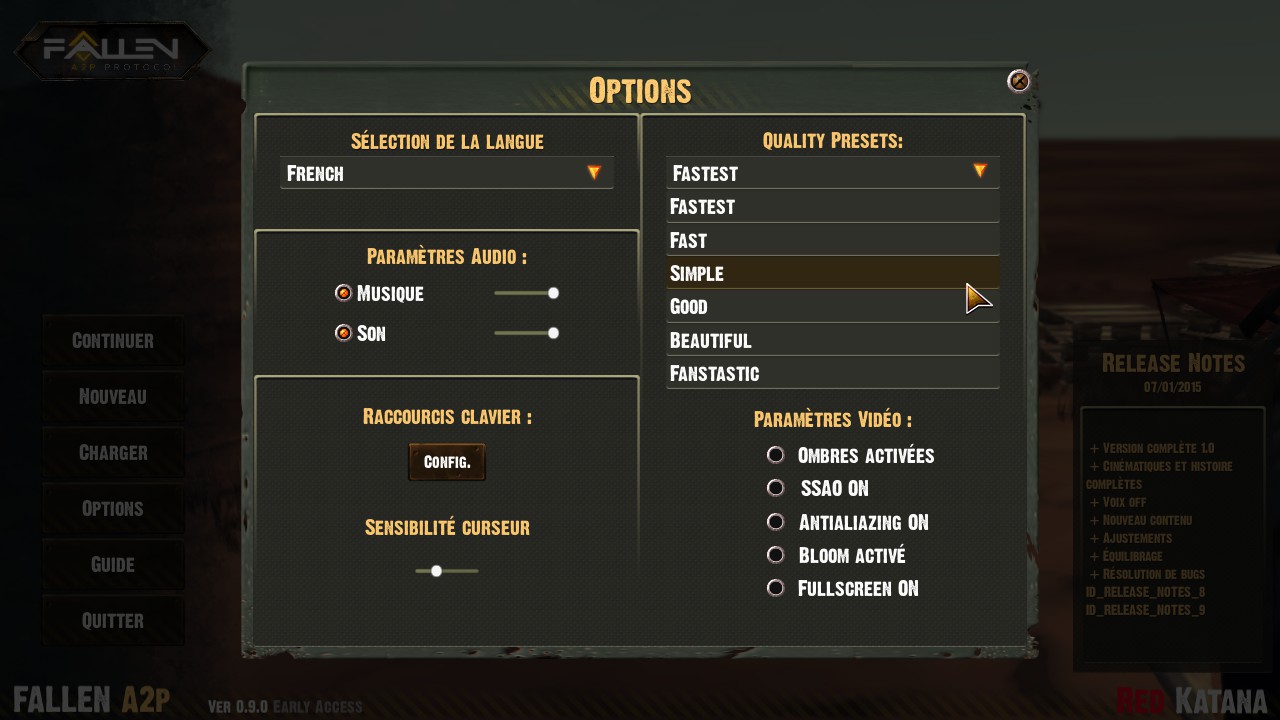This screenshot has width=1280, height=720.
Task: Turn on SSAO
Action: click(x=775, y=488)
